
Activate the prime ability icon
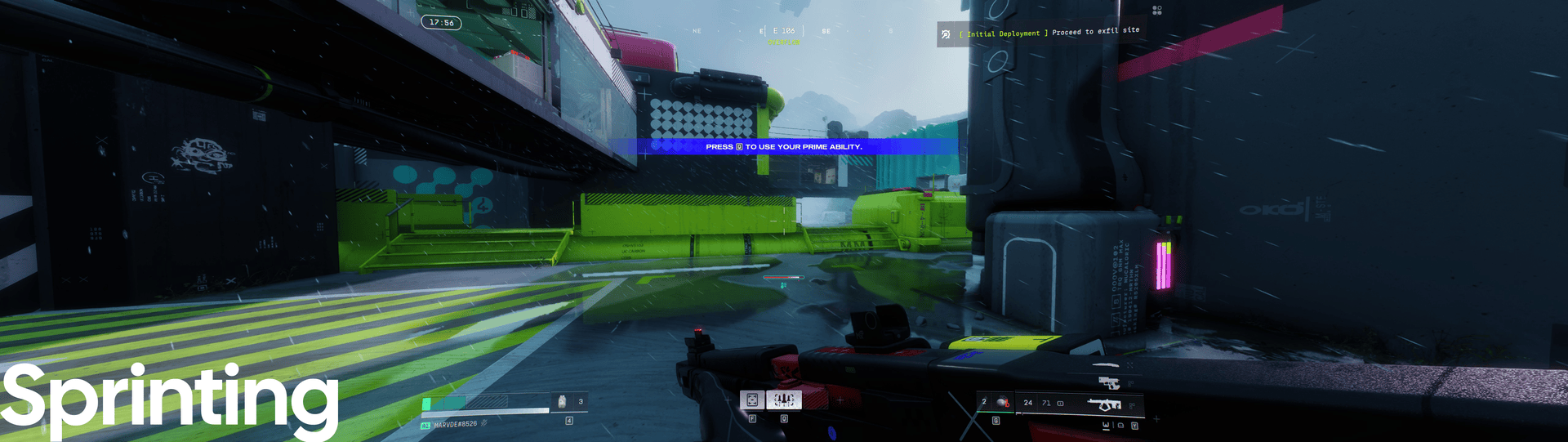pos(784,400)
